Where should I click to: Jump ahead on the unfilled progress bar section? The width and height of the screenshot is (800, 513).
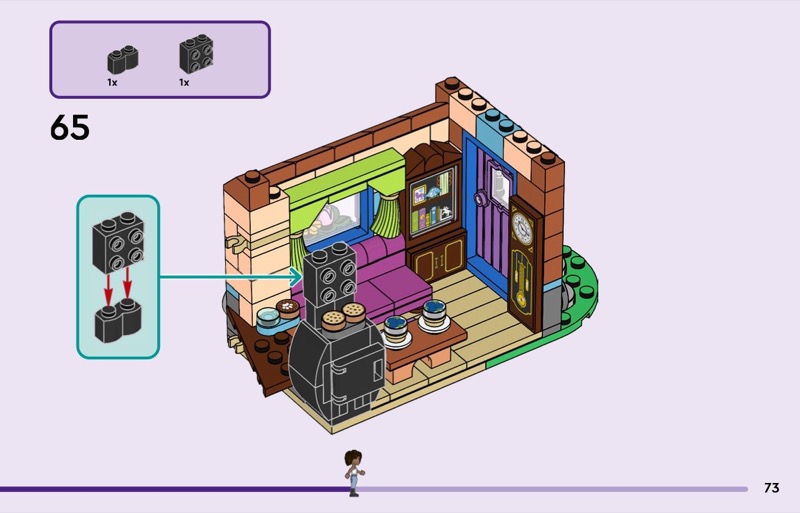(560, 489)
